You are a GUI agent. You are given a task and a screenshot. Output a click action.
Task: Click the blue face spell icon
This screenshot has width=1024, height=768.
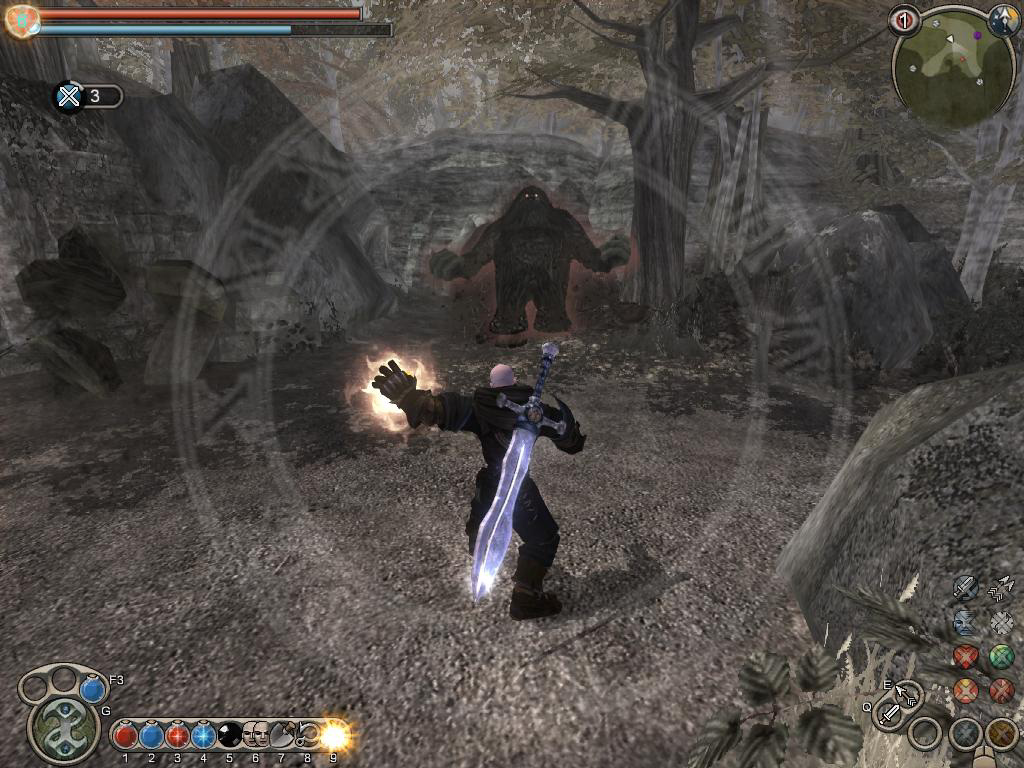pos(965,622)
